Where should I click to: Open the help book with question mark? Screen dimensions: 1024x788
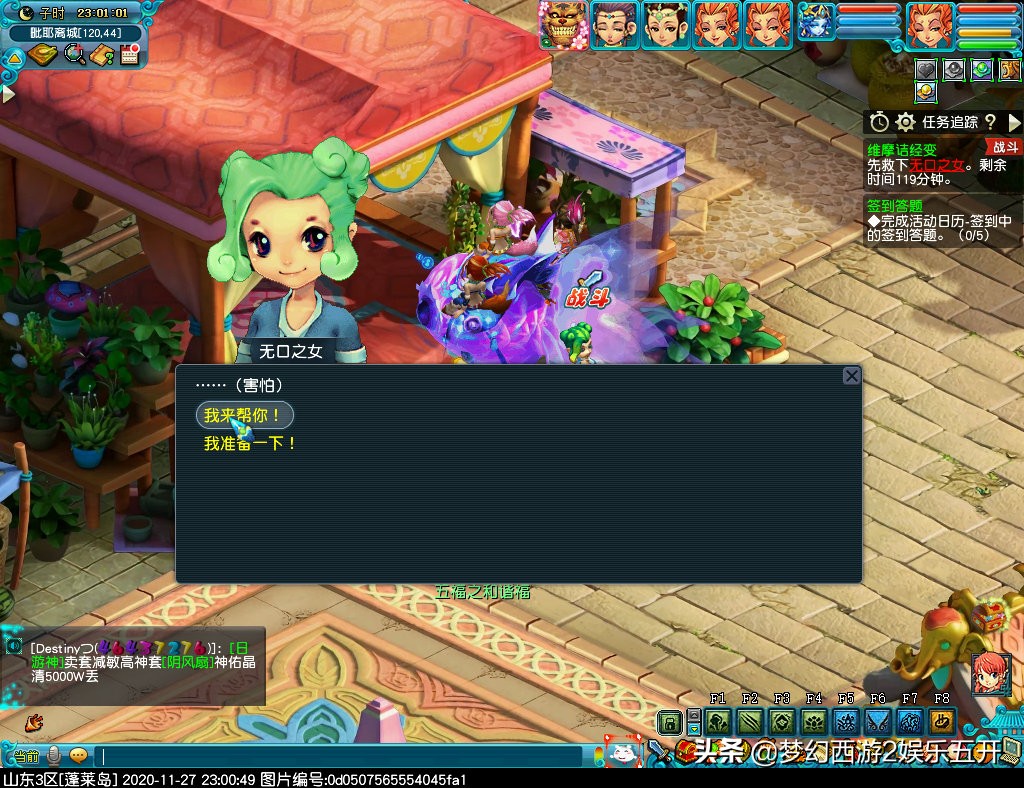coord(101,54)
